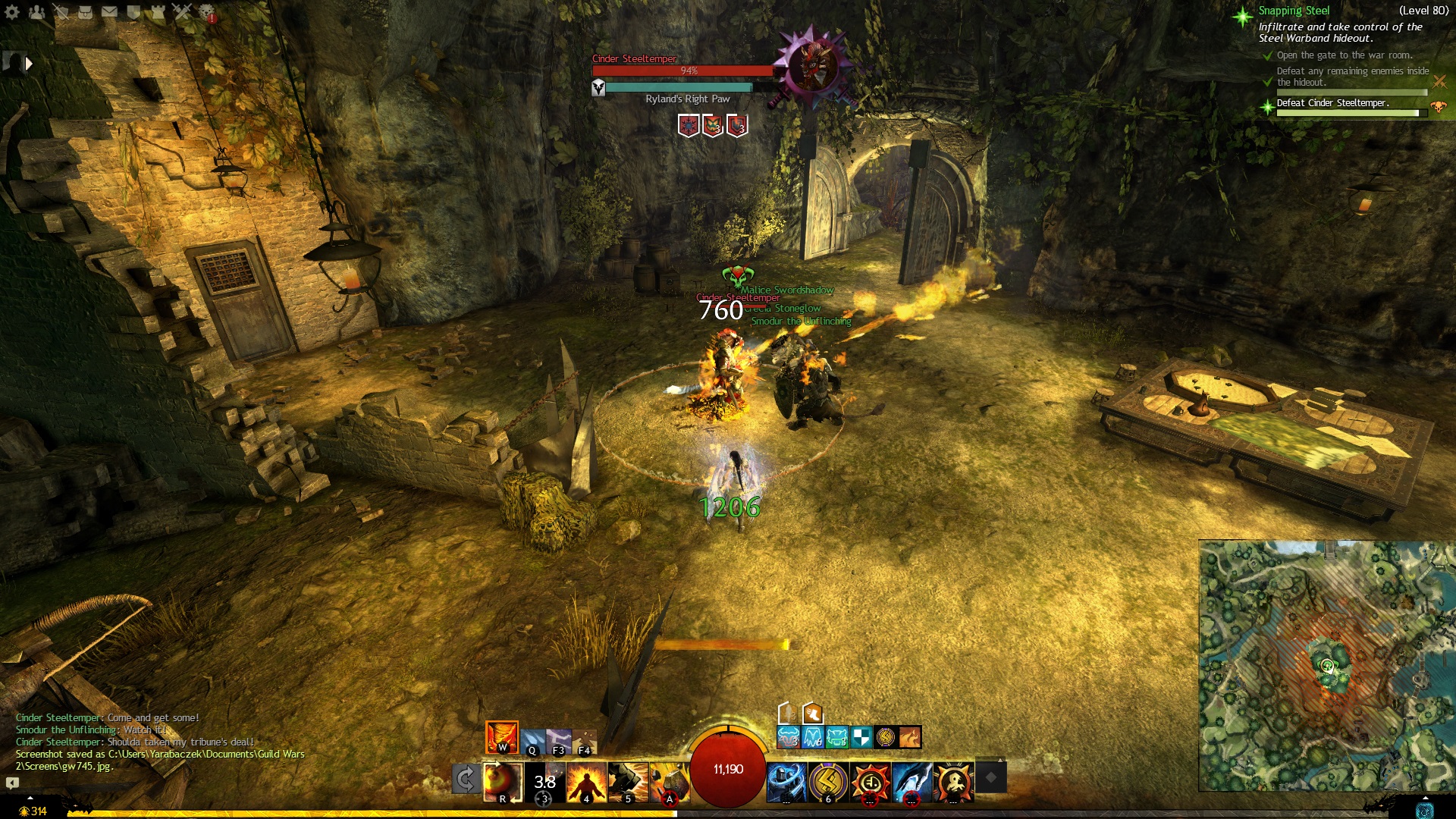The image size is (1456, 819).
Task: Click the minimap
Action: point(1326,666)
